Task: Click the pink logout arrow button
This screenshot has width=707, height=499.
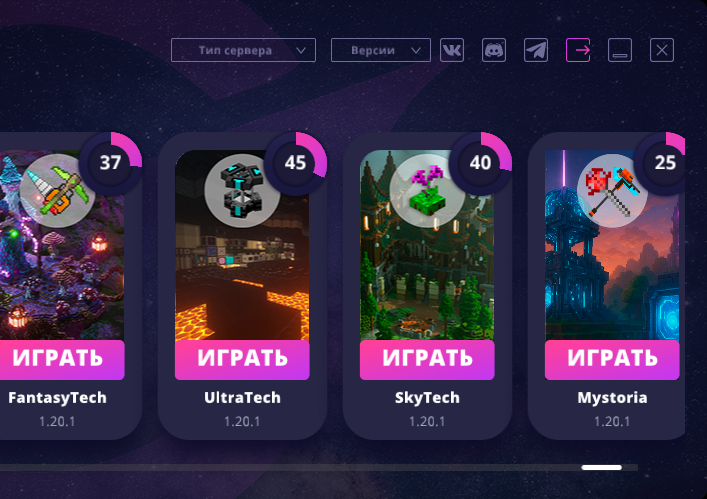Action: 578,50
